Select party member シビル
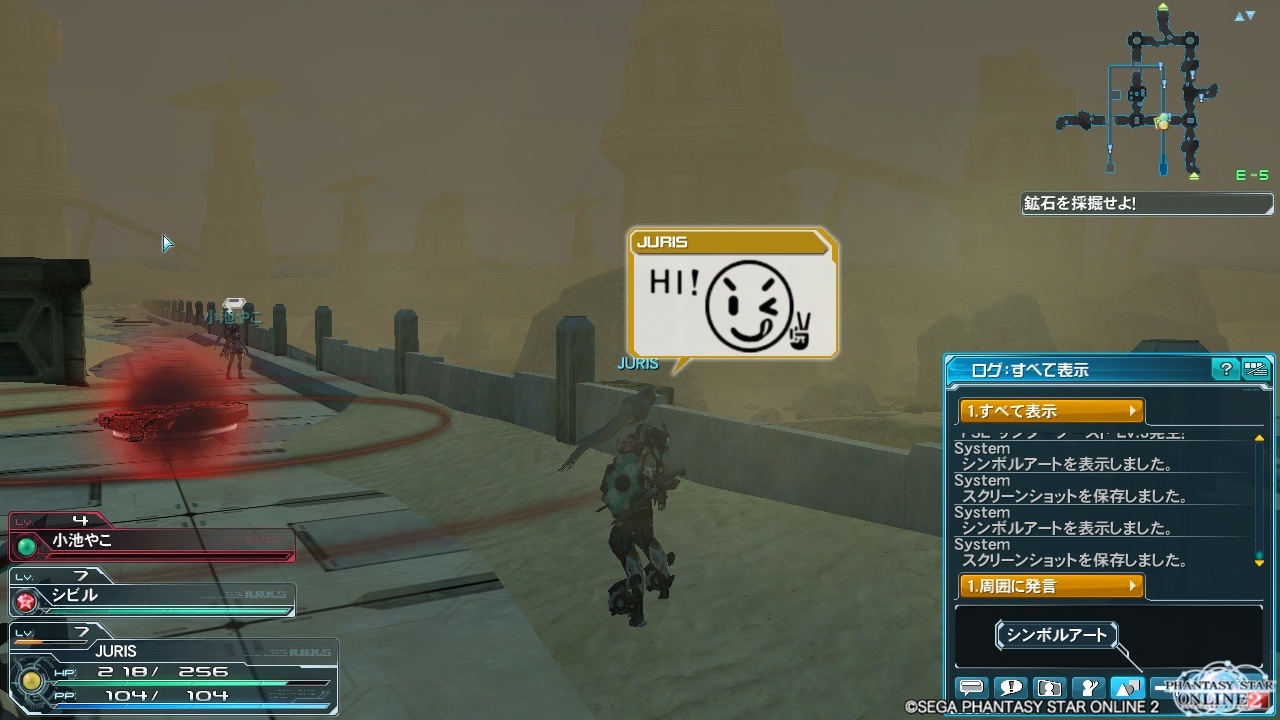Image resolution: width=1280 pixels, height=720 pixels. click(x=152, y=596)
